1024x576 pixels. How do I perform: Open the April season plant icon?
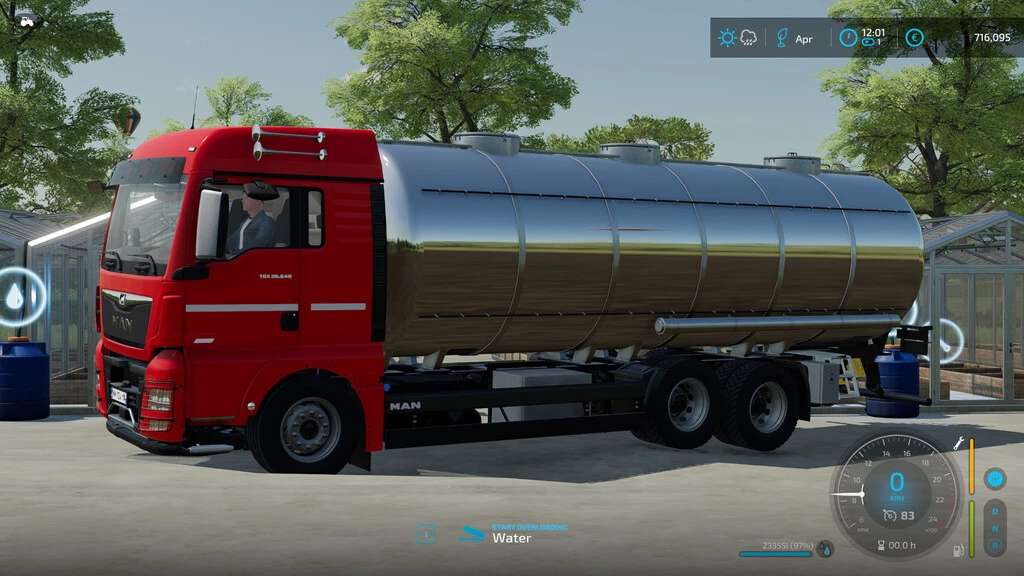coord(782,38)
